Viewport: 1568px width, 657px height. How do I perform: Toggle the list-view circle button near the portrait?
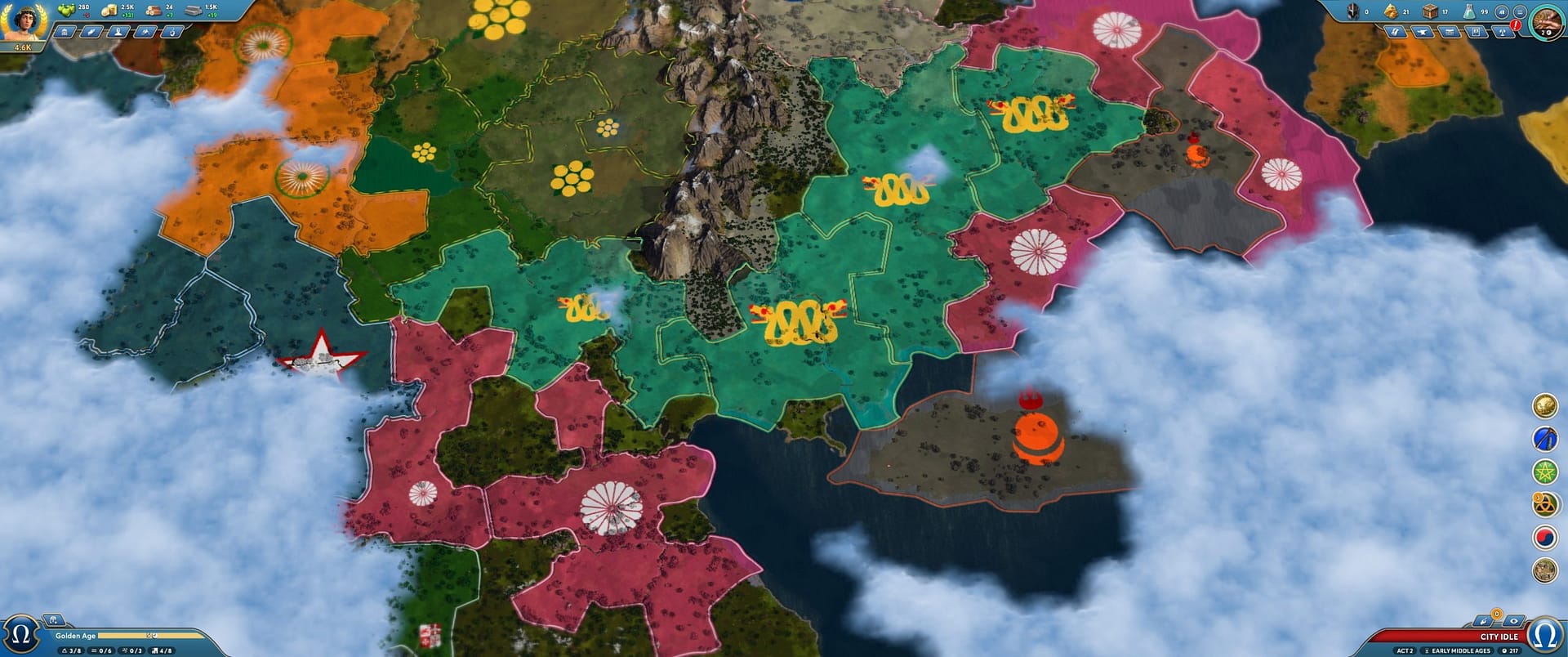click(1521, 12)
